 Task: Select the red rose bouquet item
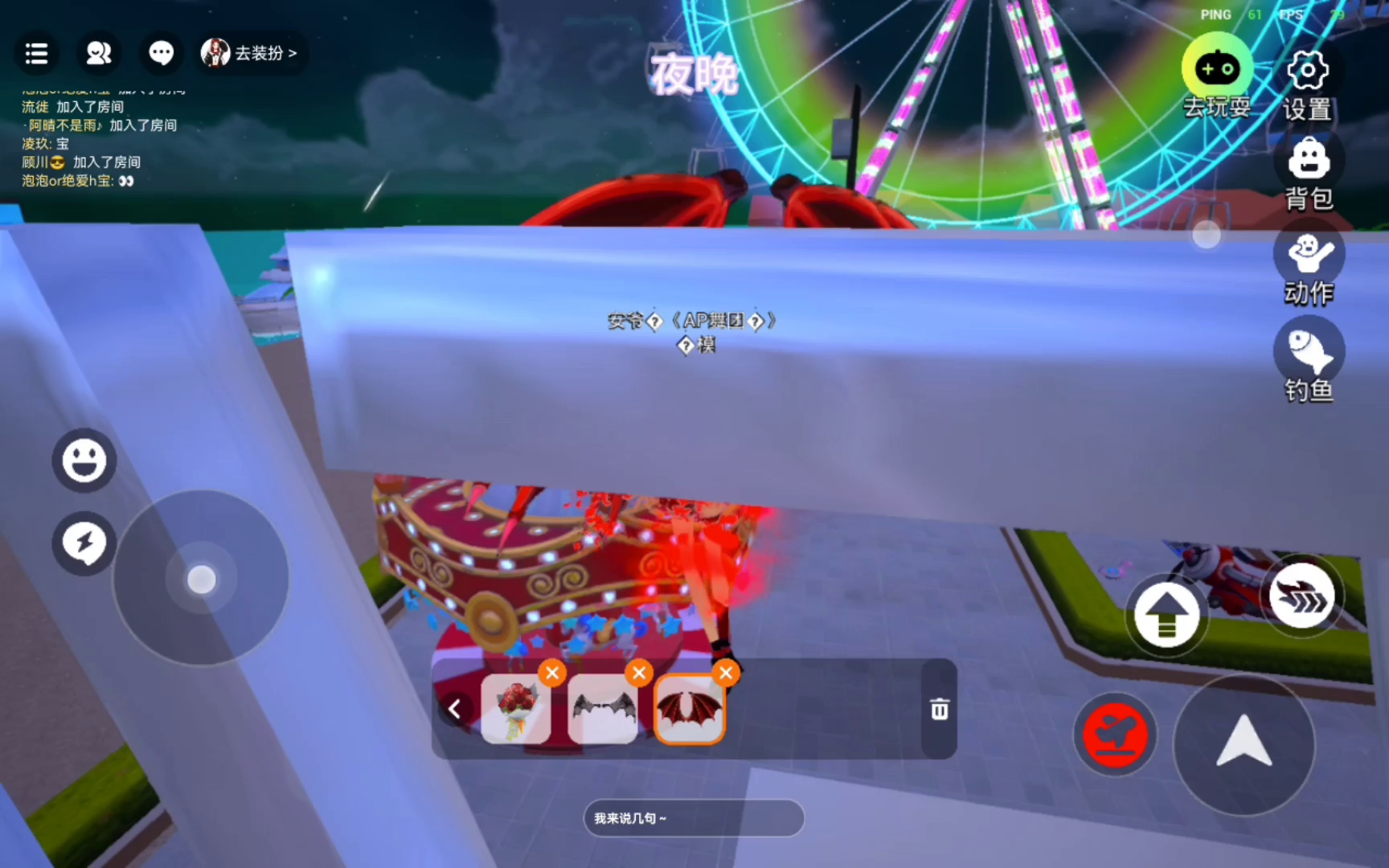(516, 709)
